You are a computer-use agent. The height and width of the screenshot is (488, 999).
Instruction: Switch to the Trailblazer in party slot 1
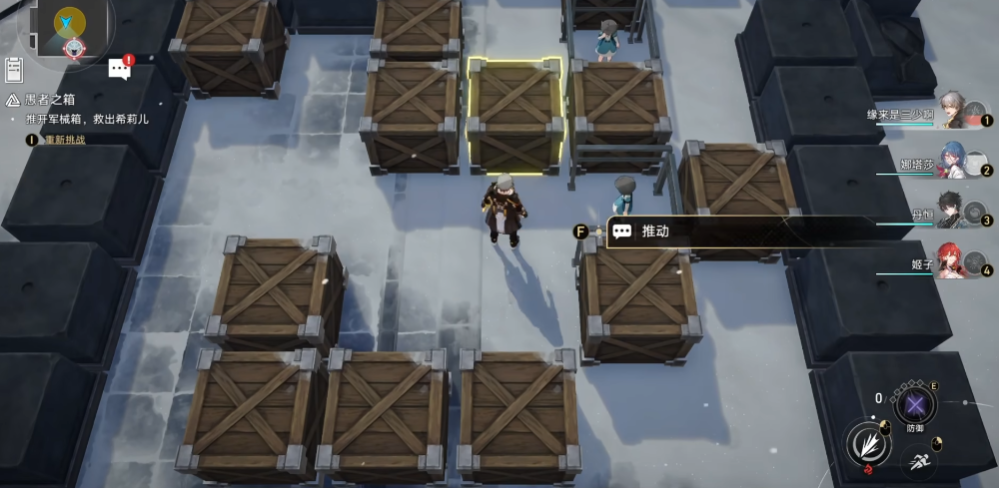click(951, 112)
